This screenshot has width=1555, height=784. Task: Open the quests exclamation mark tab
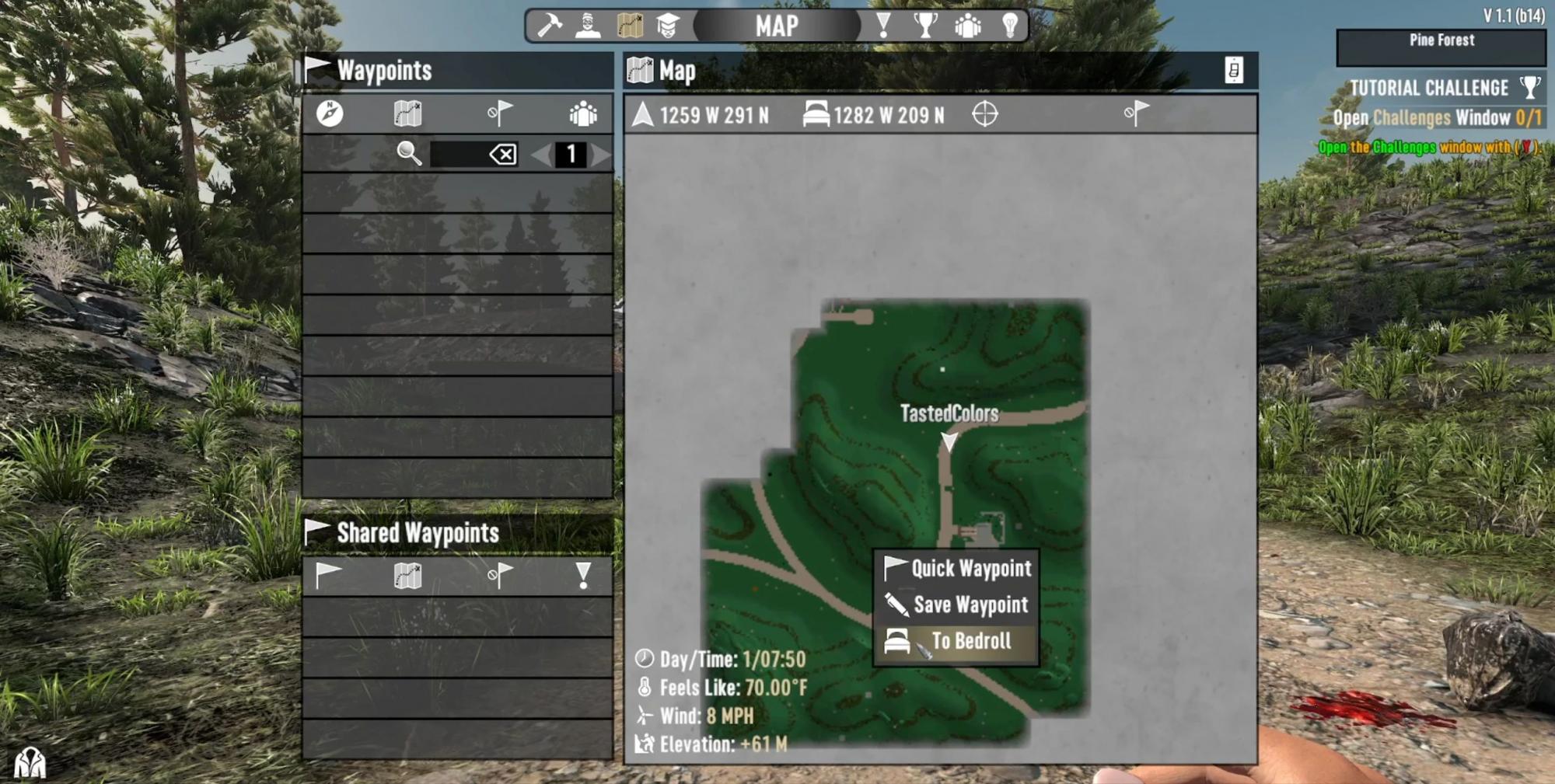tap(883, 26)
